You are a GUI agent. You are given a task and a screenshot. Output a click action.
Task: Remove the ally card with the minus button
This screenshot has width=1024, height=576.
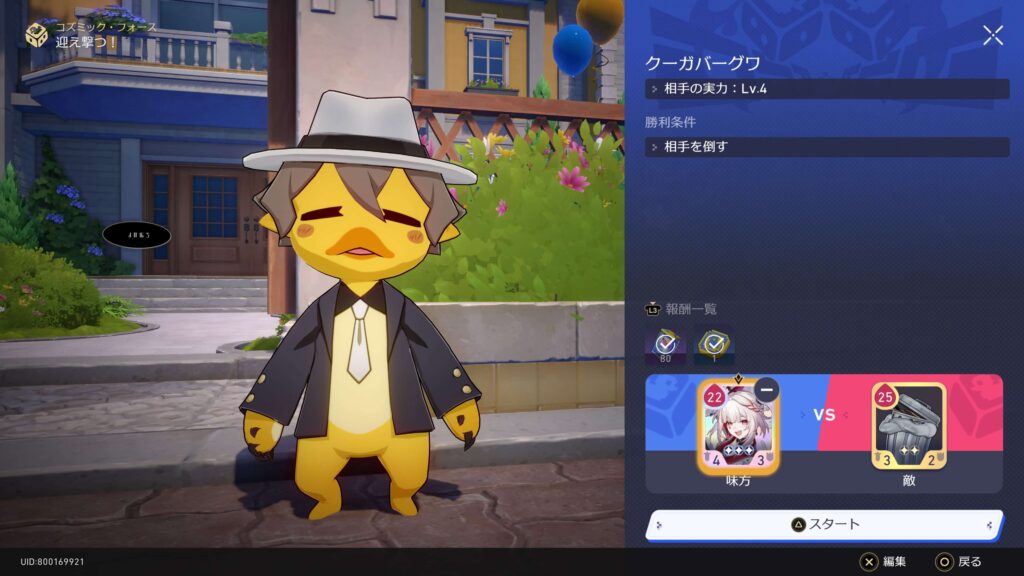click(x=767, y=390)
